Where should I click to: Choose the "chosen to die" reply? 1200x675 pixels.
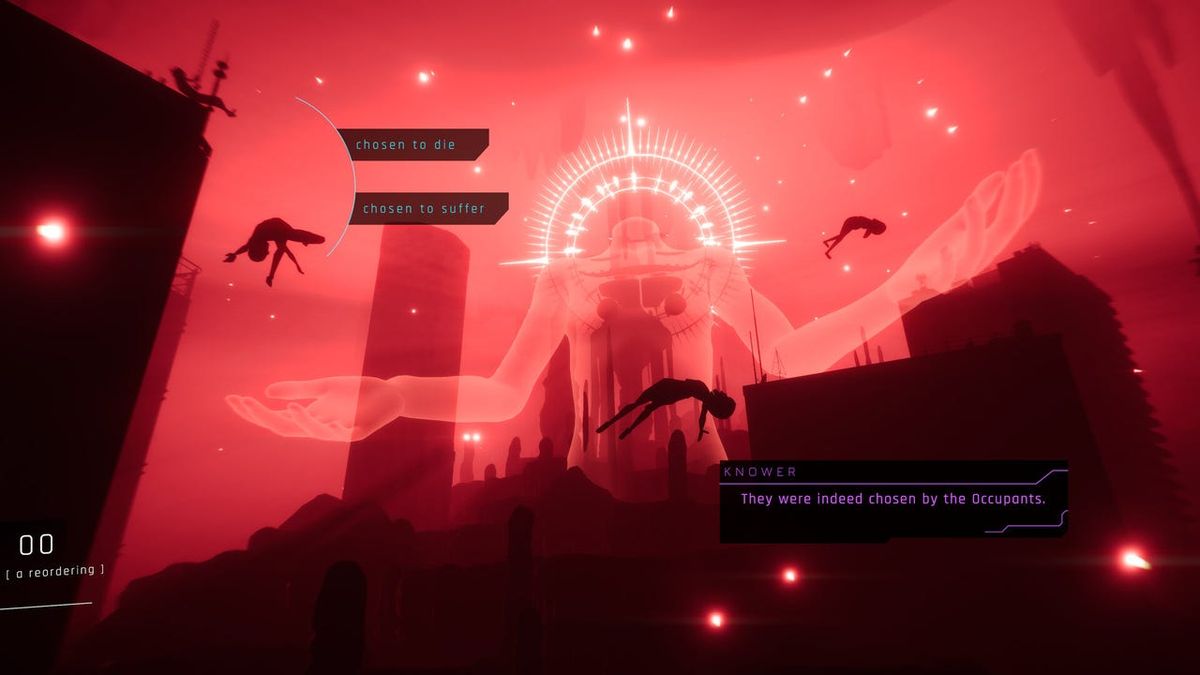pos(411,144)
